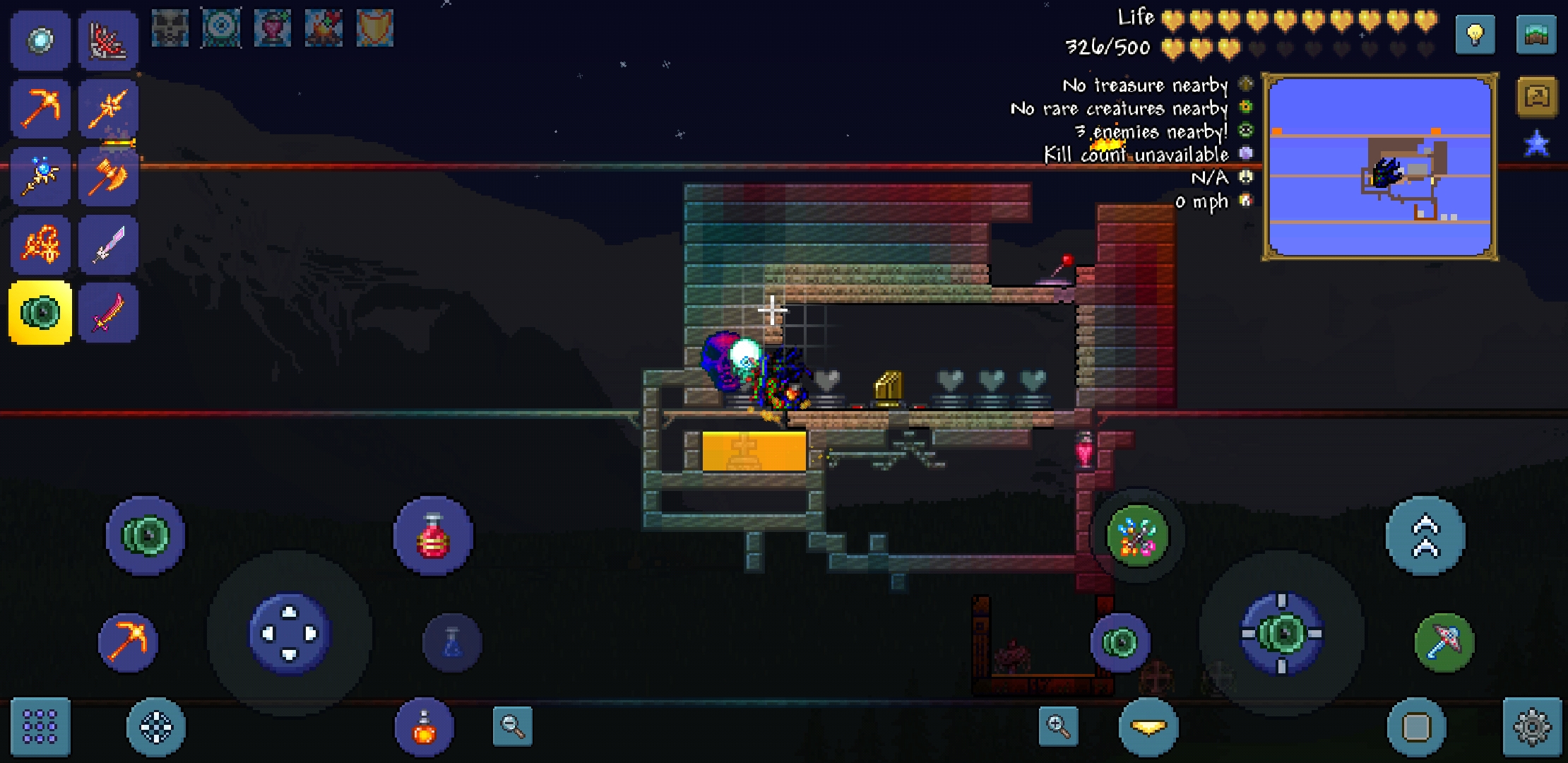Select the axe in the hotbar

coord(109,177)
